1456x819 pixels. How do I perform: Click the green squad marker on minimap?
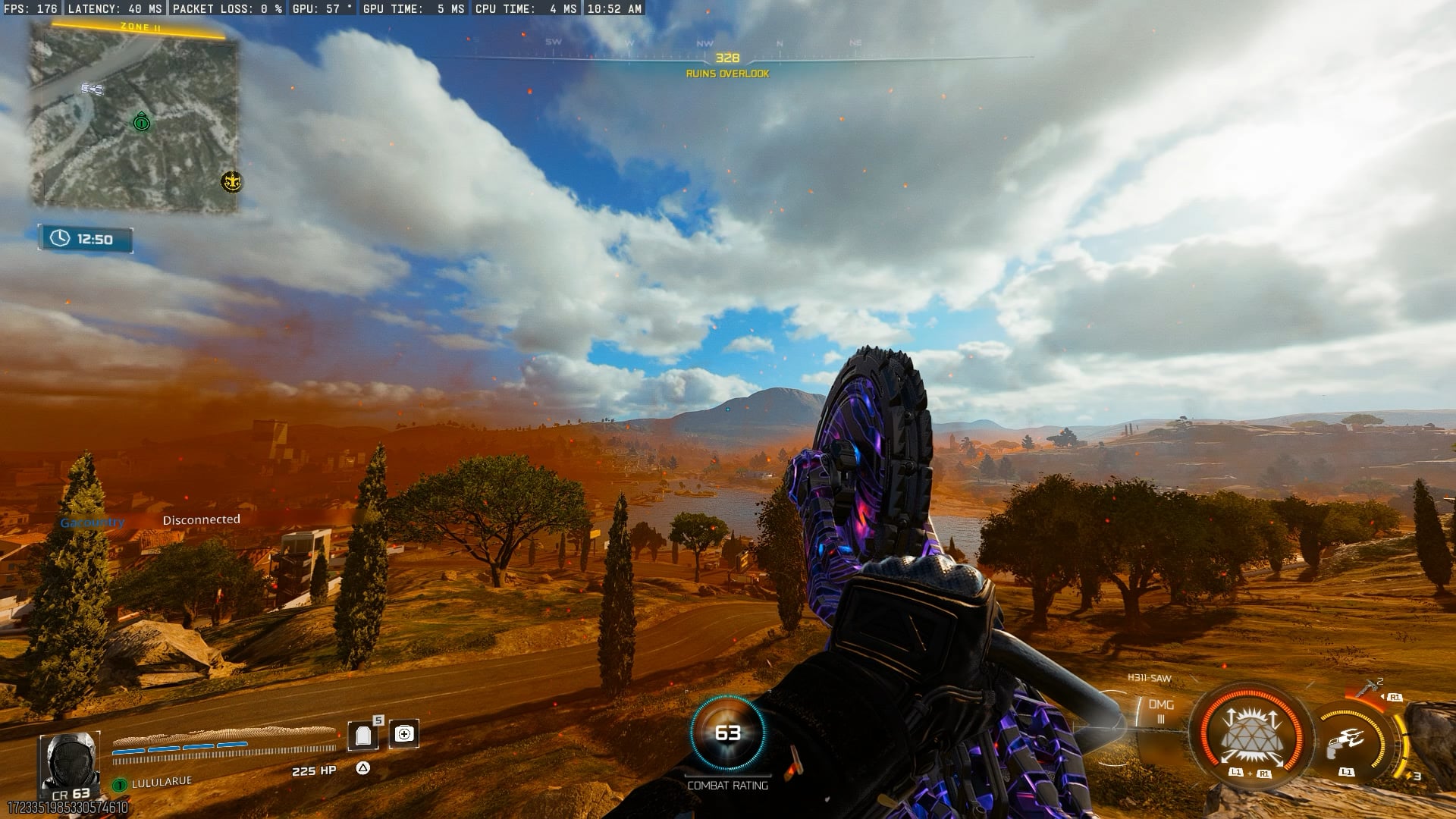[x=141, y=122]
